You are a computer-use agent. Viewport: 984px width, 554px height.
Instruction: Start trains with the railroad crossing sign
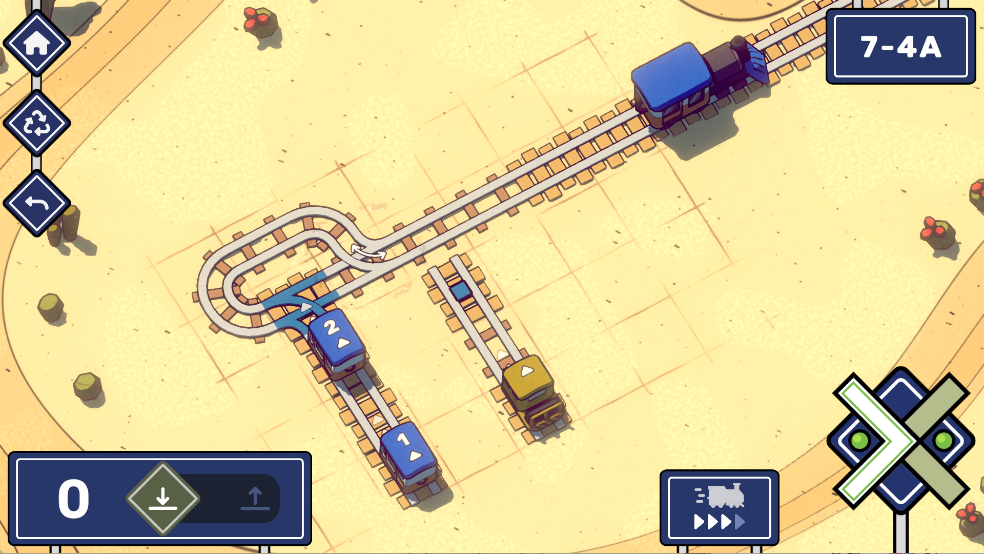(900, 439)
